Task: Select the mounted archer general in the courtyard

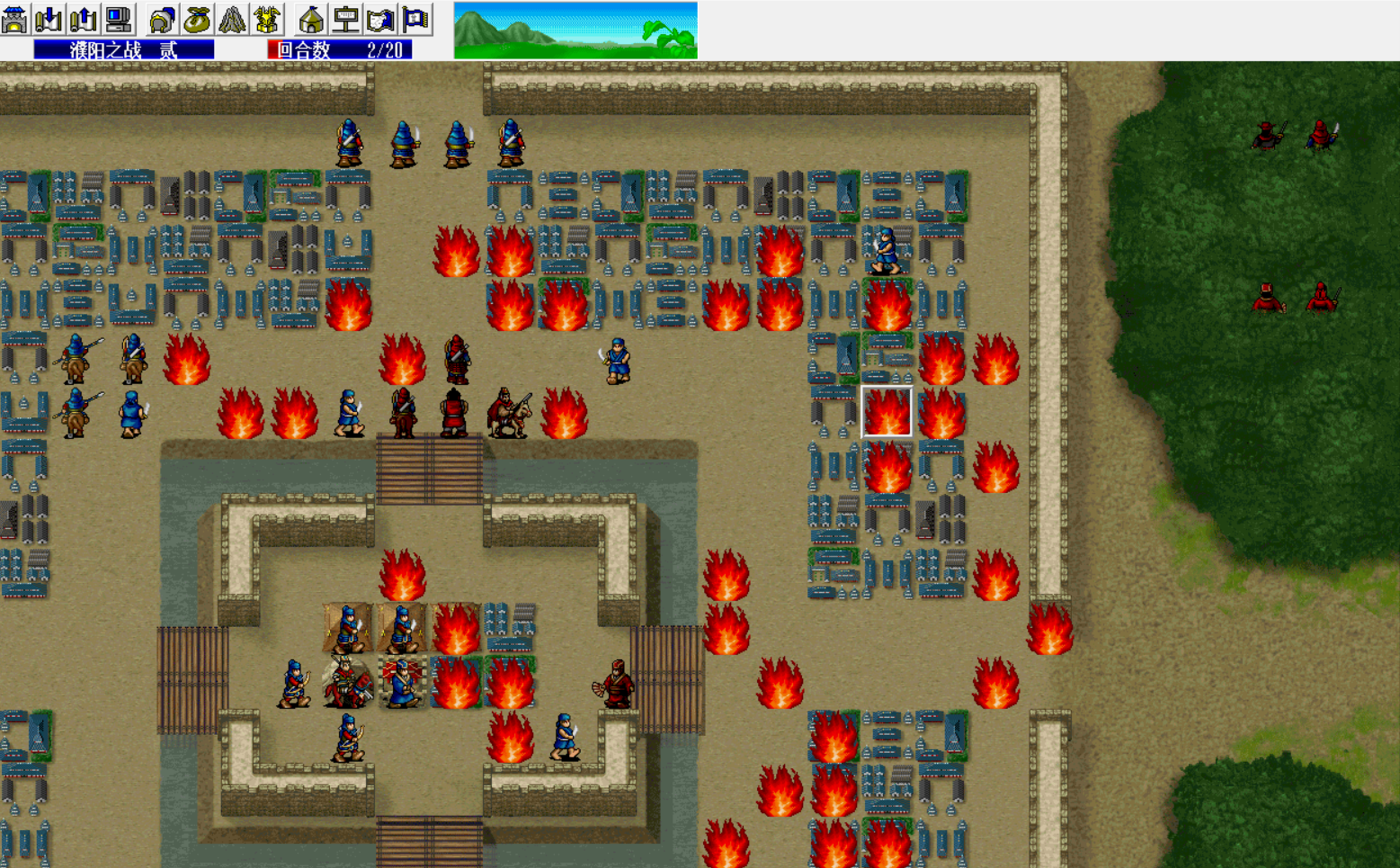Action: tap(349, 681)
